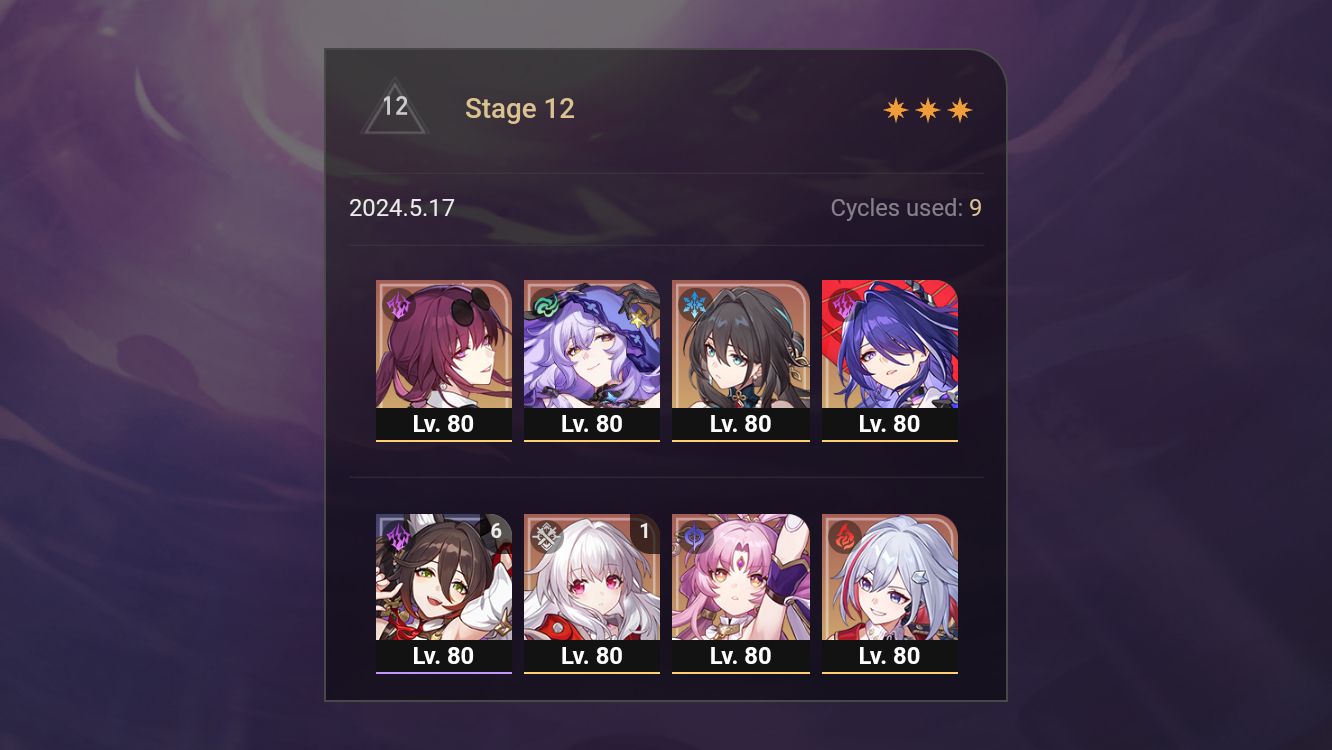Click the clear date 2024.5.17
Image resolution: width=1332 pixels, height=750 pixels.
(x=402, y=208)
